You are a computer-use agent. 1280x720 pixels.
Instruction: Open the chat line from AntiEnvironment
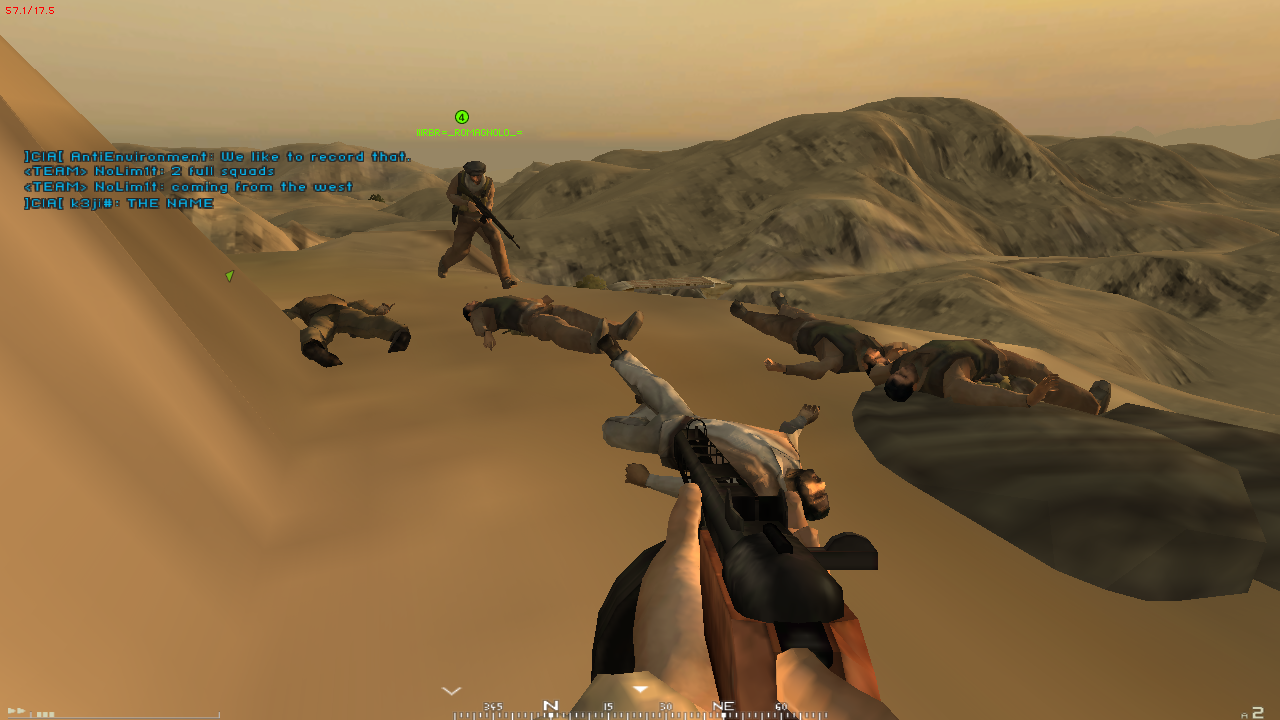pyautogui.click(x=217, y=157)
